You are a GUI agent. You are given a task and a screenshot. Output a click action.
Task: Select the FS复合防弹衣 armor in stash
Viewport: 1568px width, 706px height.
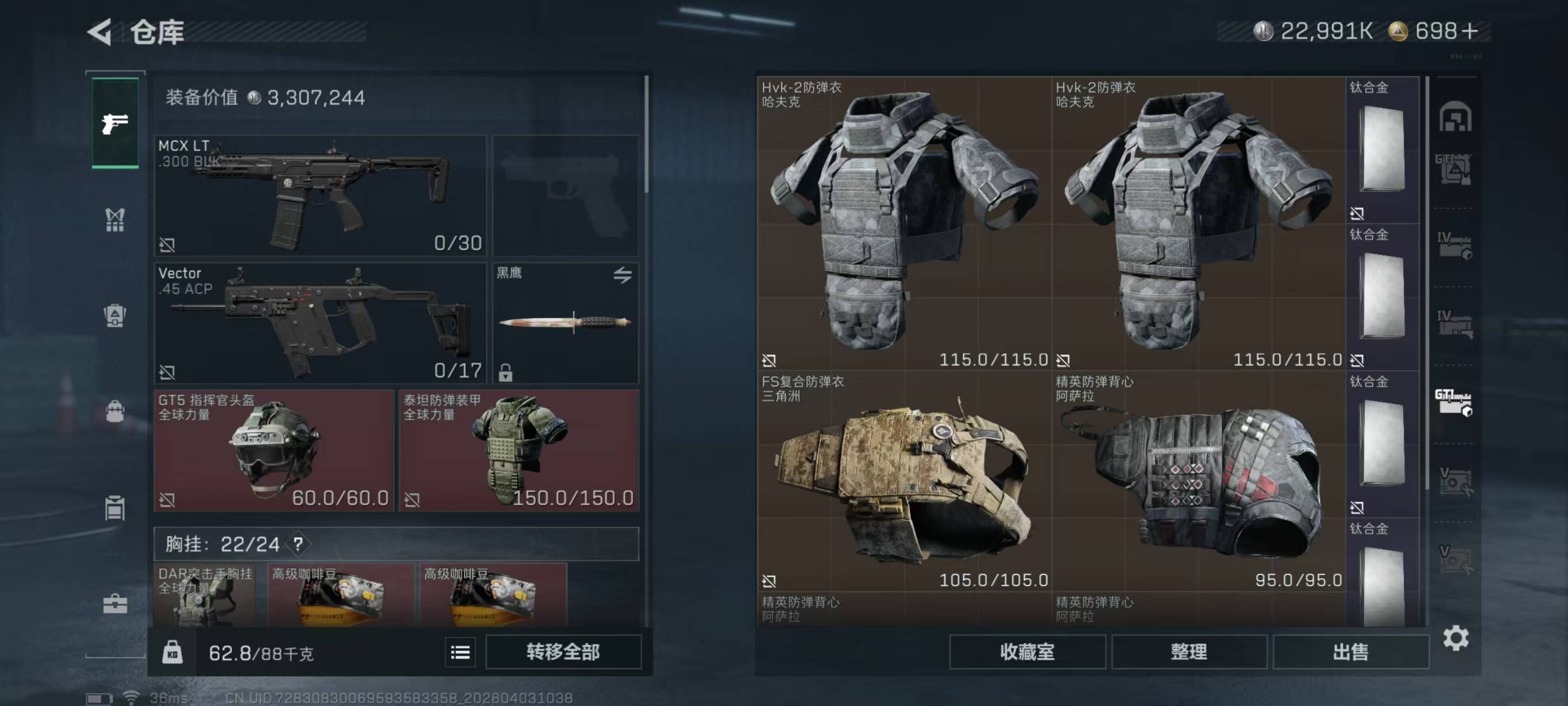pyautogui.click(x=904, y=481)
